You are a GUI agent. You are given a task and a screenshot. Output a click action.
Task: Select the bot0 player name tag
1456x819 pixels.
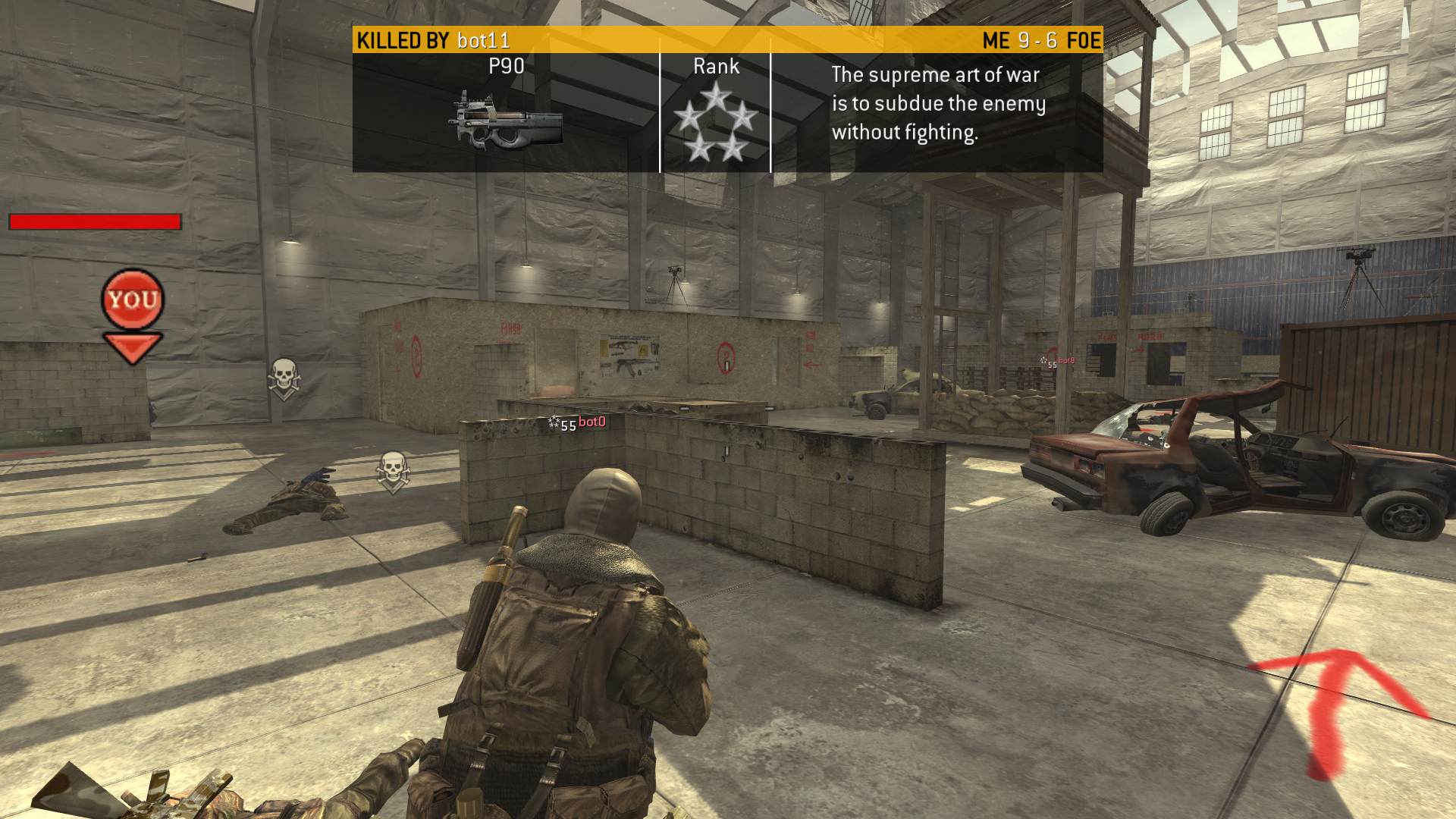click(591, 422)
